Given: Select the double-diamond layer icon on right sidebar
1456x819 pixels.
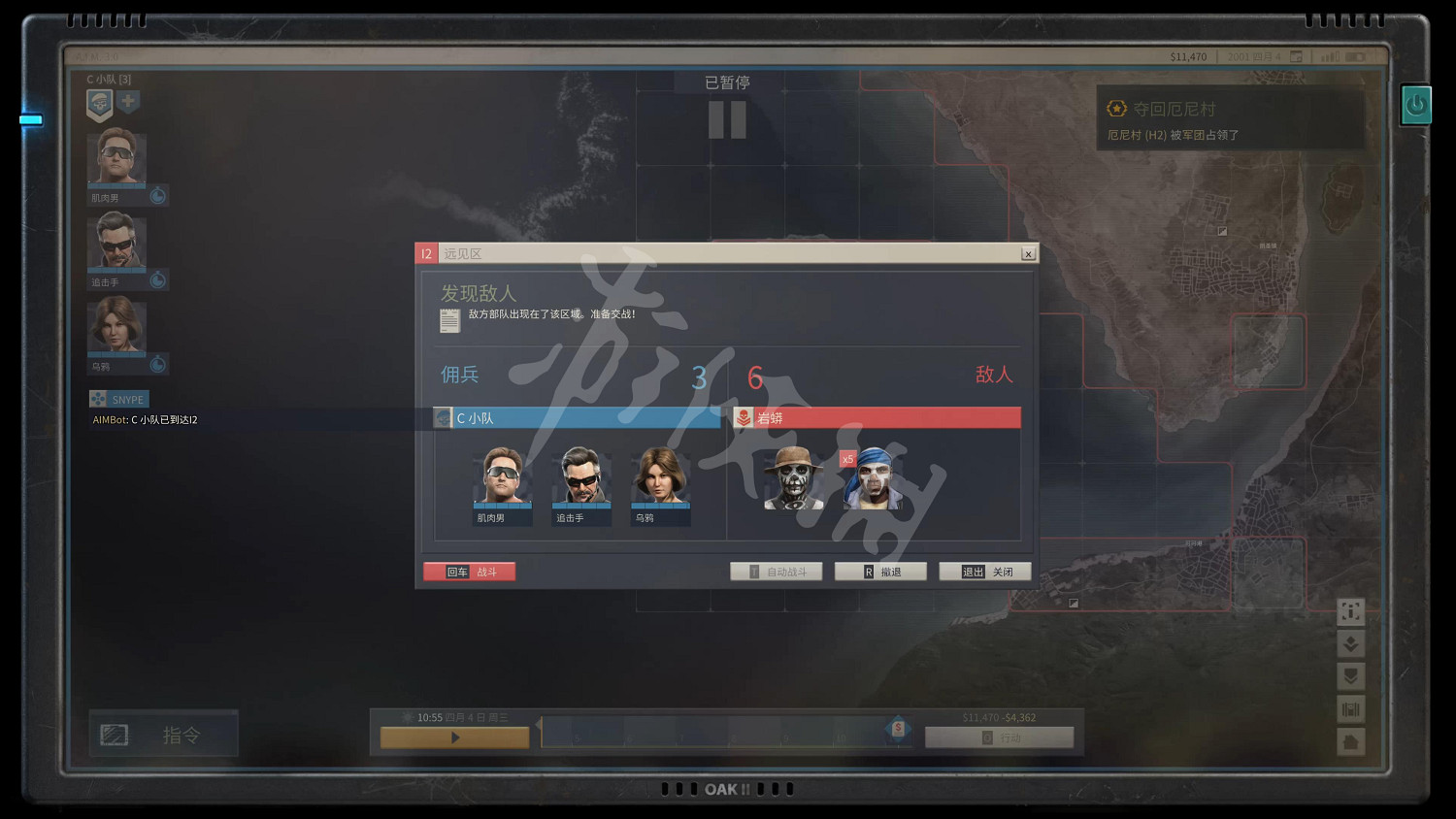Looking at the screenshot, I should point(1351,643).
